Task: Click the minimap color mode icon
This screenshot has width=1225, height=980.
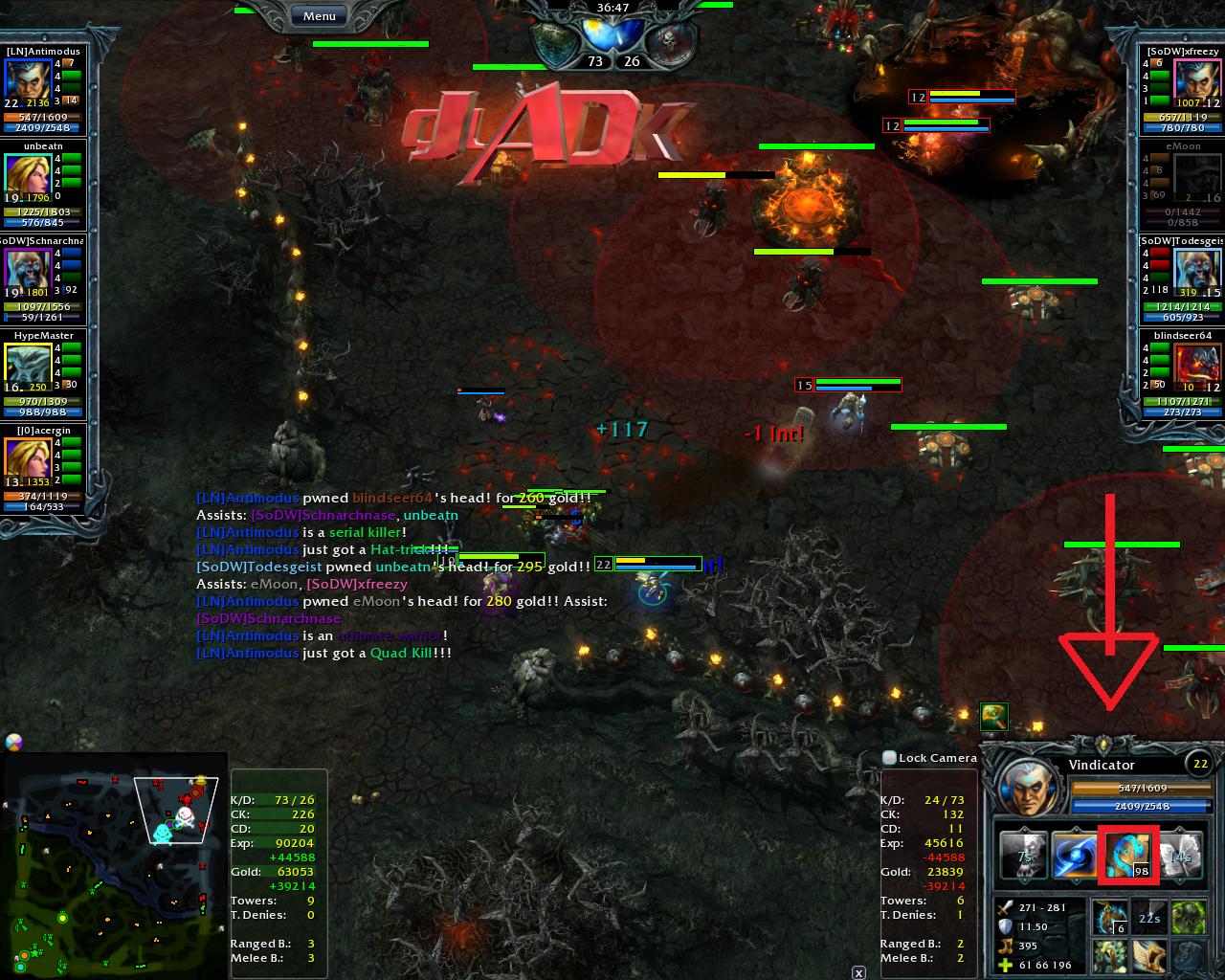Action: tap(13, 743)
